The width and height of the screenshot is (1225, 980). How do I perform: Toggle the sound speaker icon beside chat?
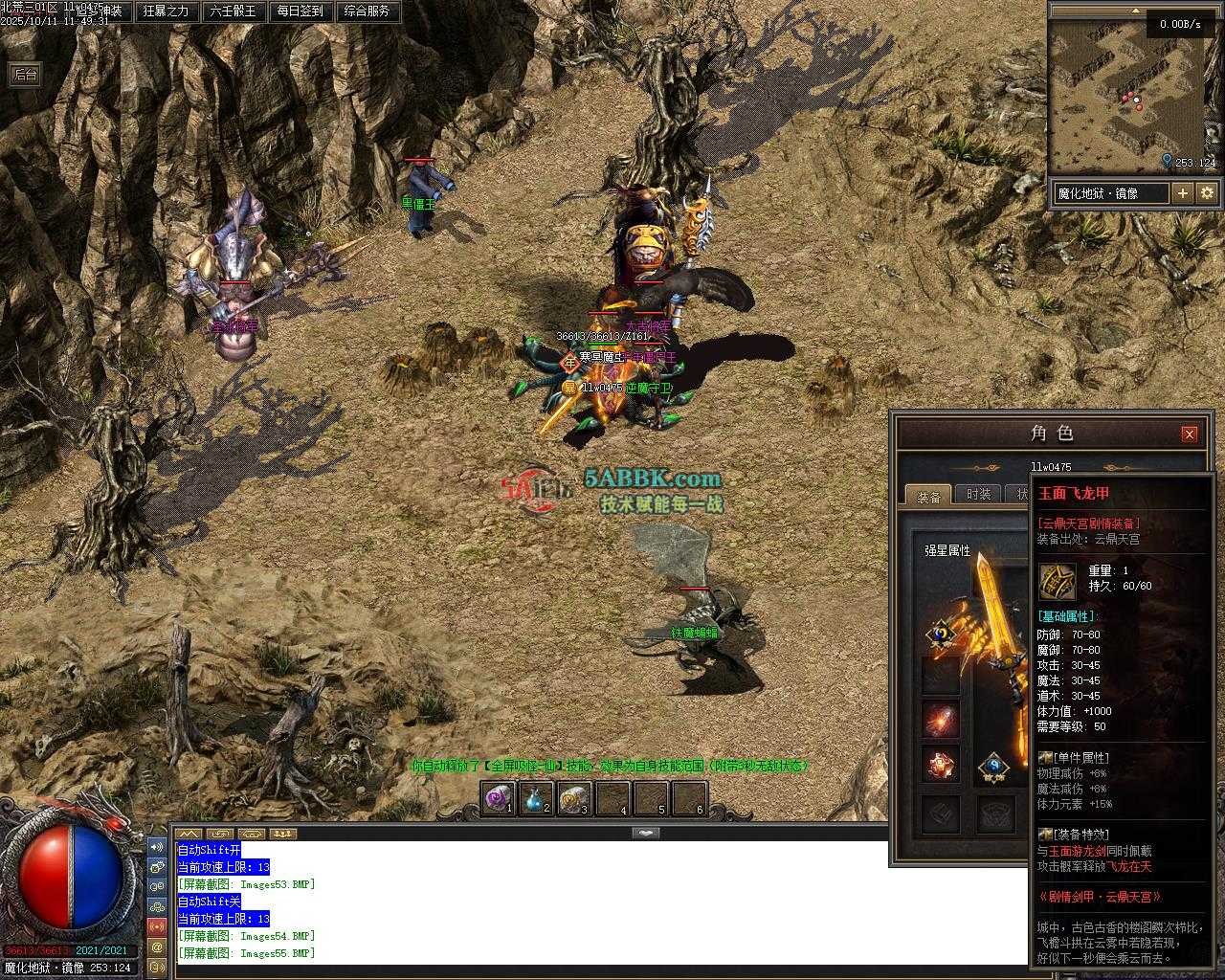point(157,847)
